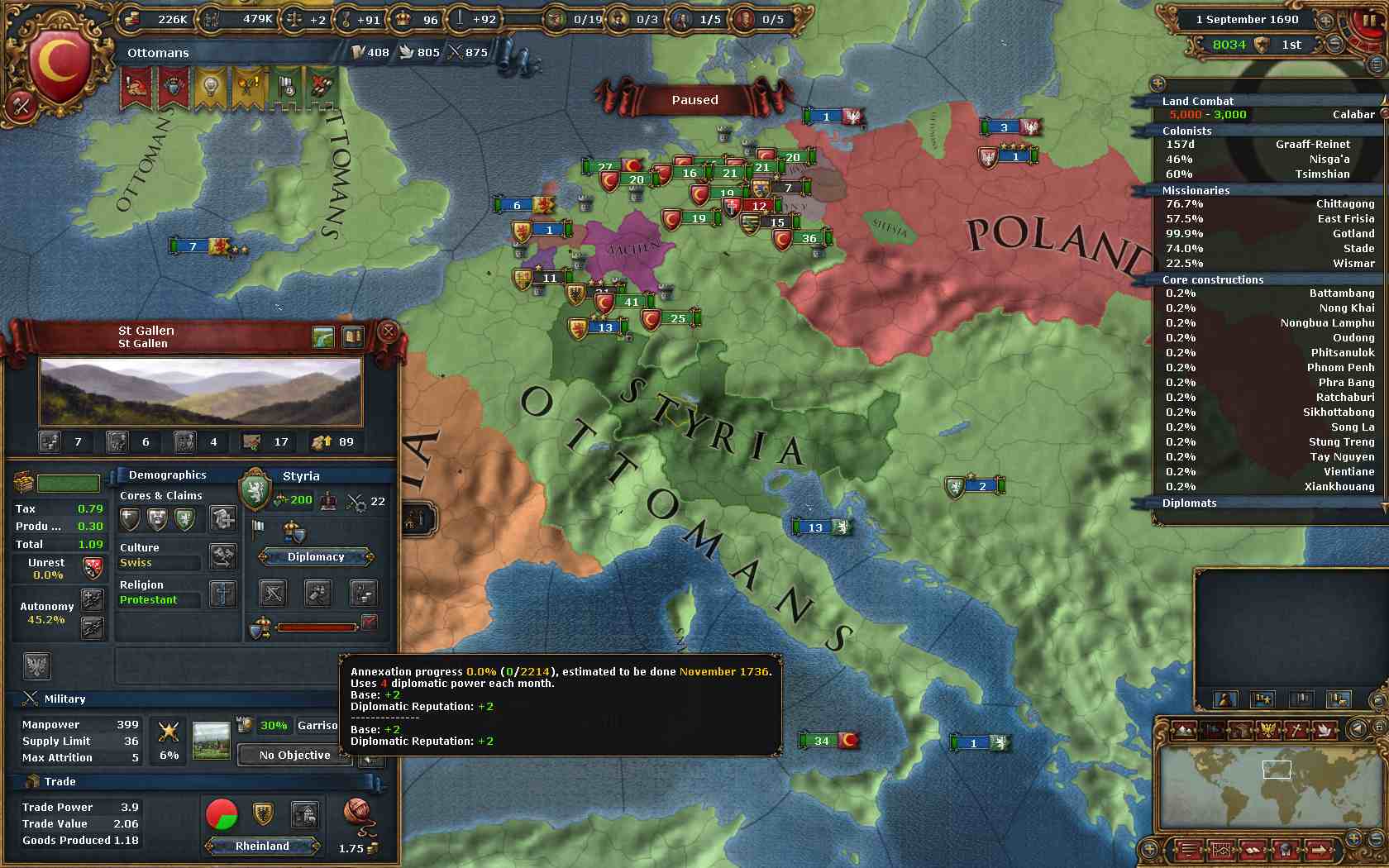This screenshot has height=868, width=1389.
Task: Open the Ottomans crescent shield country view
Action: coord(58,64)
